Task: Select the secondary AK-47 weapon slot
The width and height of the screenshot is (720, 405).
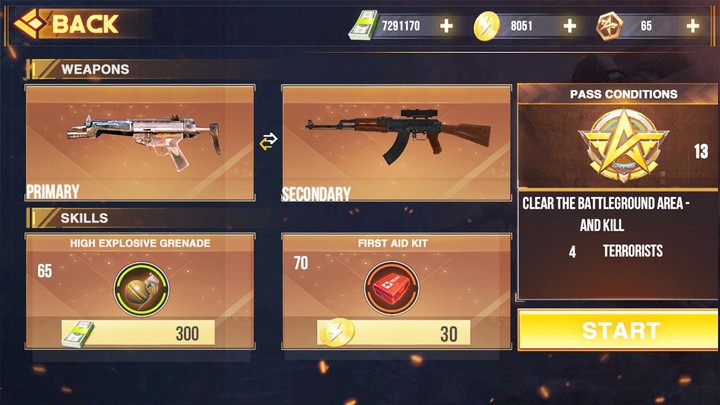Action: 396,142
